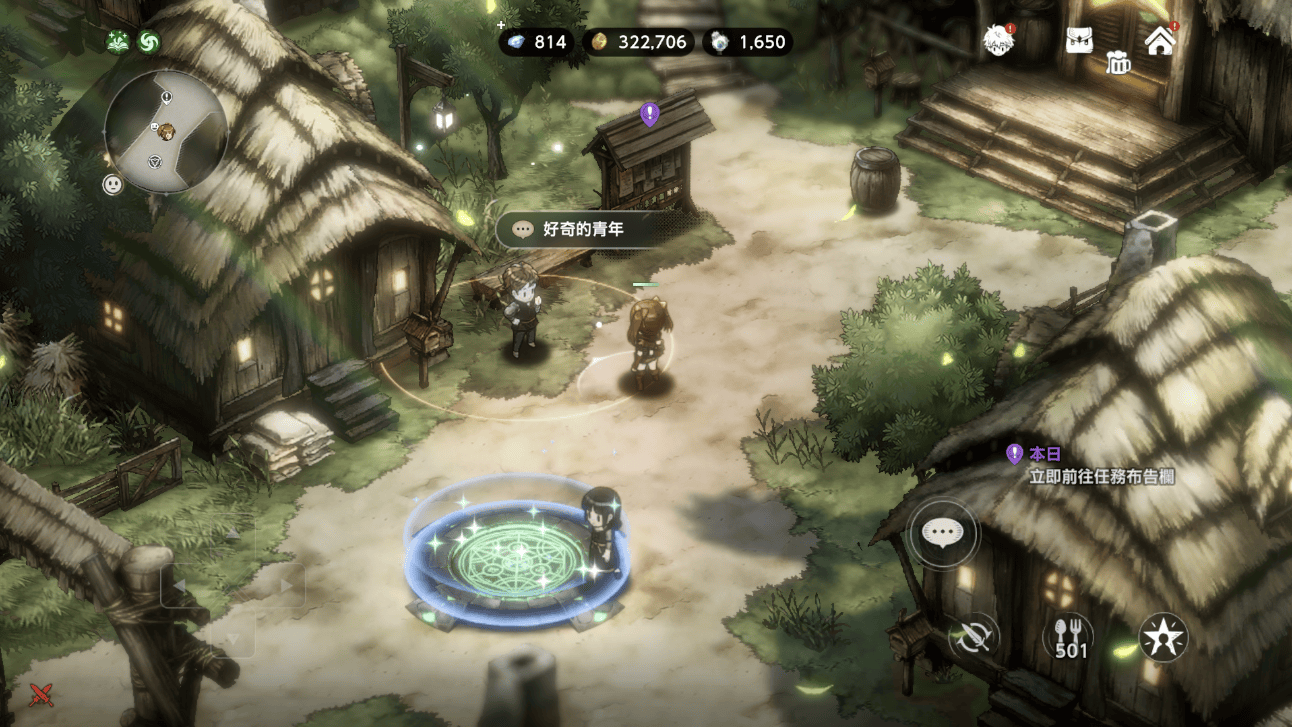The width and height of the screenshot is (1292, 727).
Task: Open the gold coin currency counter
Action: point(639,42)
